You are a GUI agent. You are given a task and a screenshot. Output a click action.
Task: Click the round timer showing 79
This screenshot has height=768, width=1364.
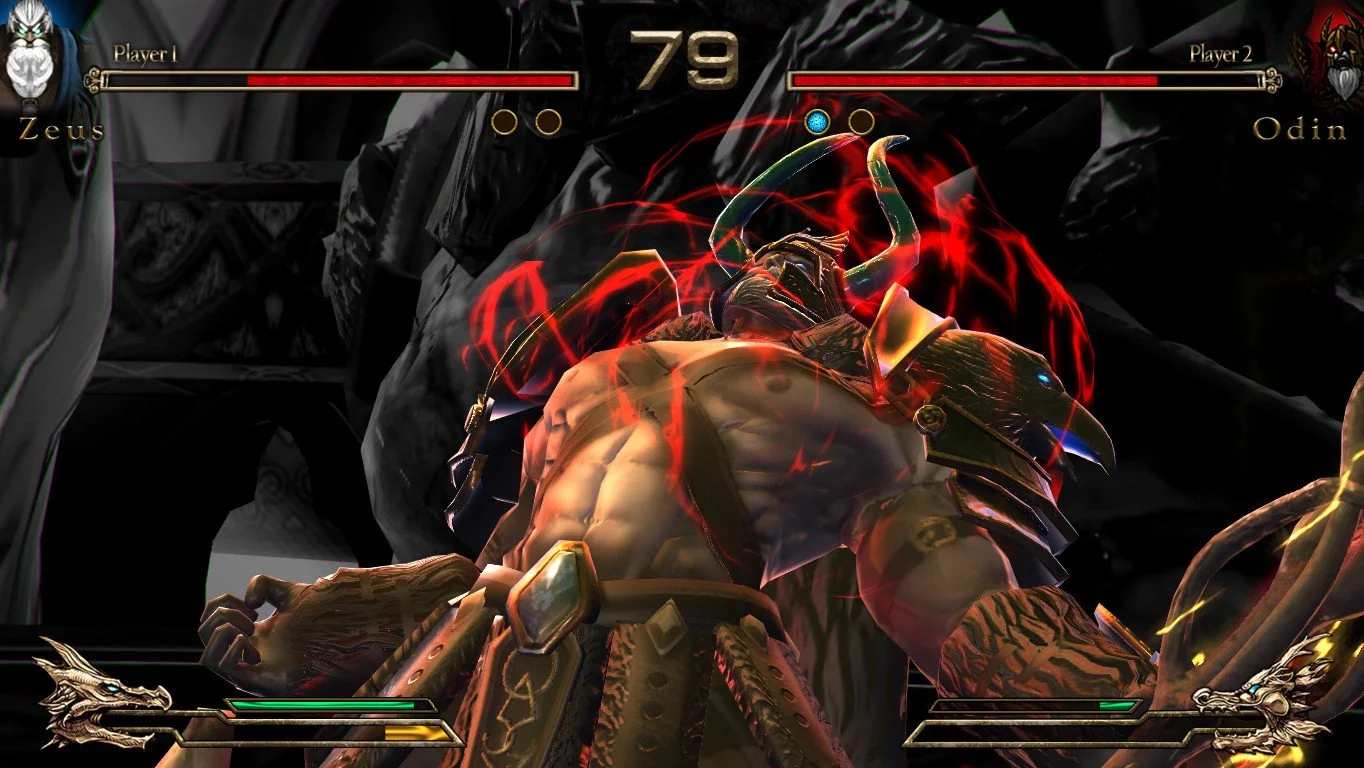[x=682, y=55]
